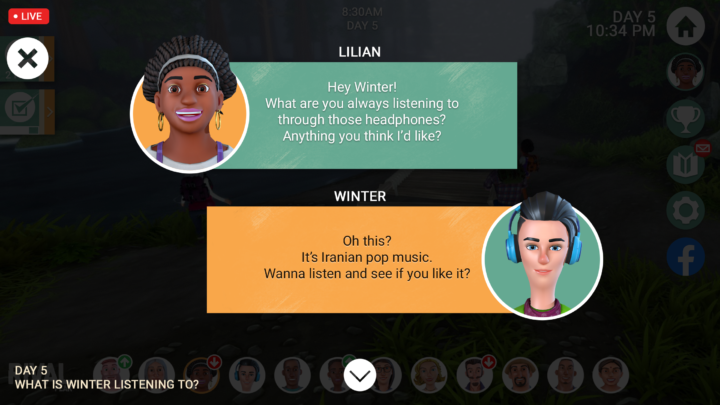This screenshot has height=405, width=720.
Task: Open the book journal with mail notification
Action: (x=686, y=164)
